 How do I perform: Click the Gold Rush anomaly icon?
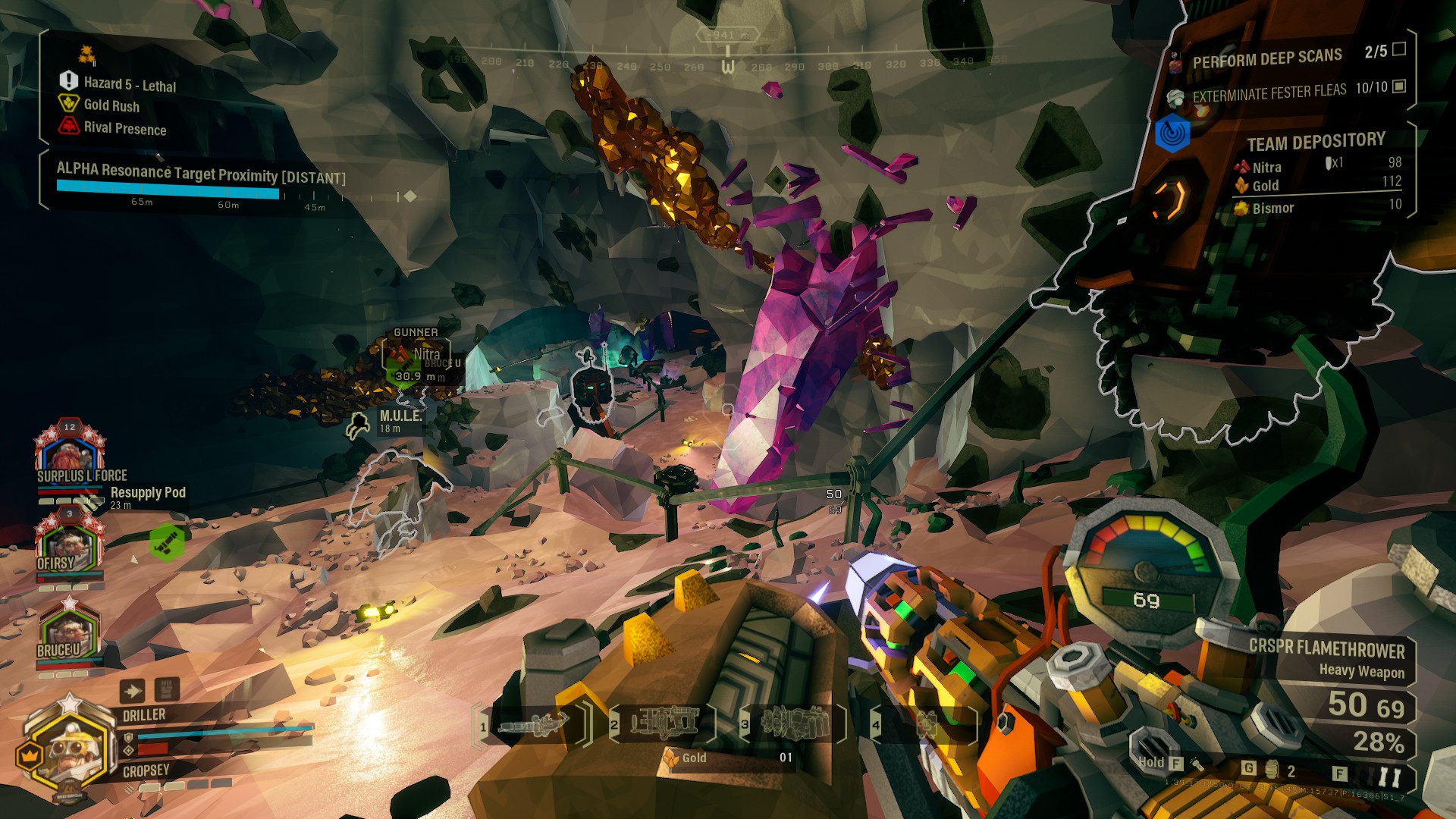[68, 104]
